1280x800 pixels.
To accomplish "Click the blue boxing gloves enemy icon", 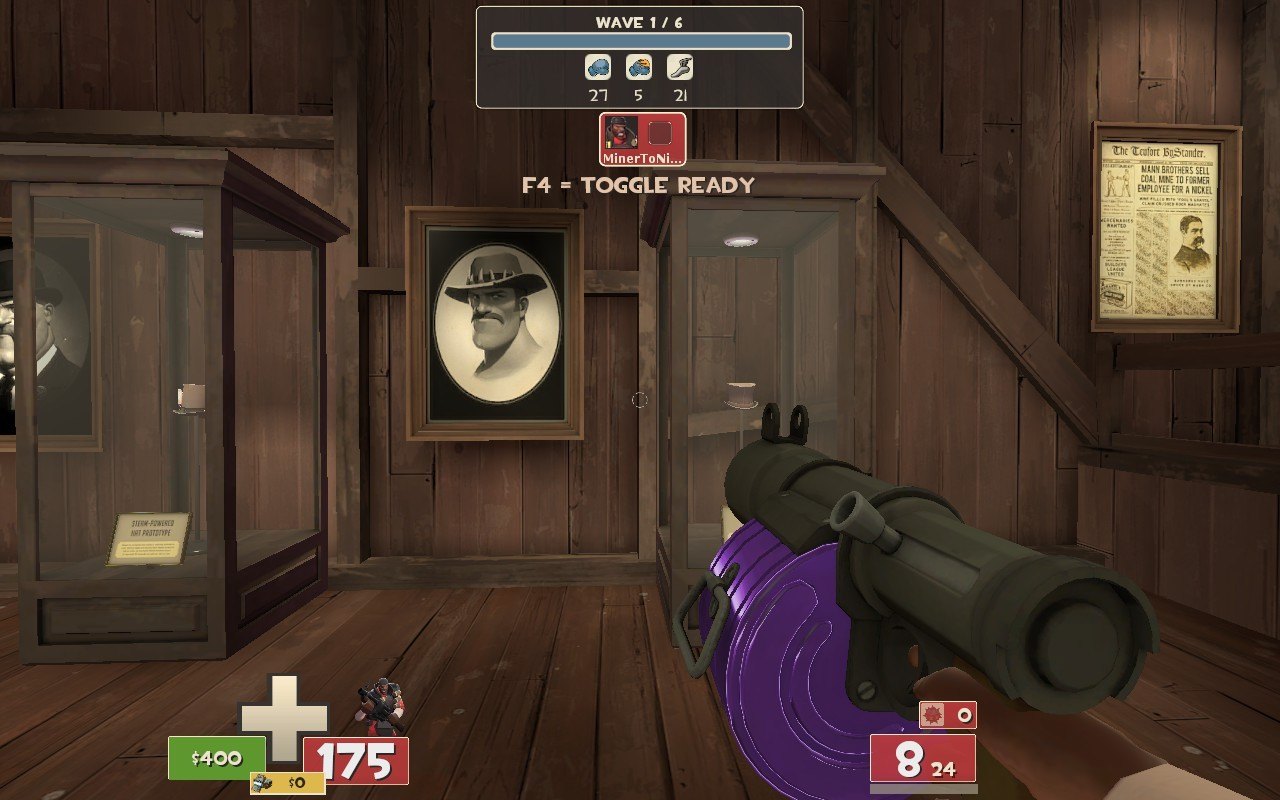I will (598, 68).
